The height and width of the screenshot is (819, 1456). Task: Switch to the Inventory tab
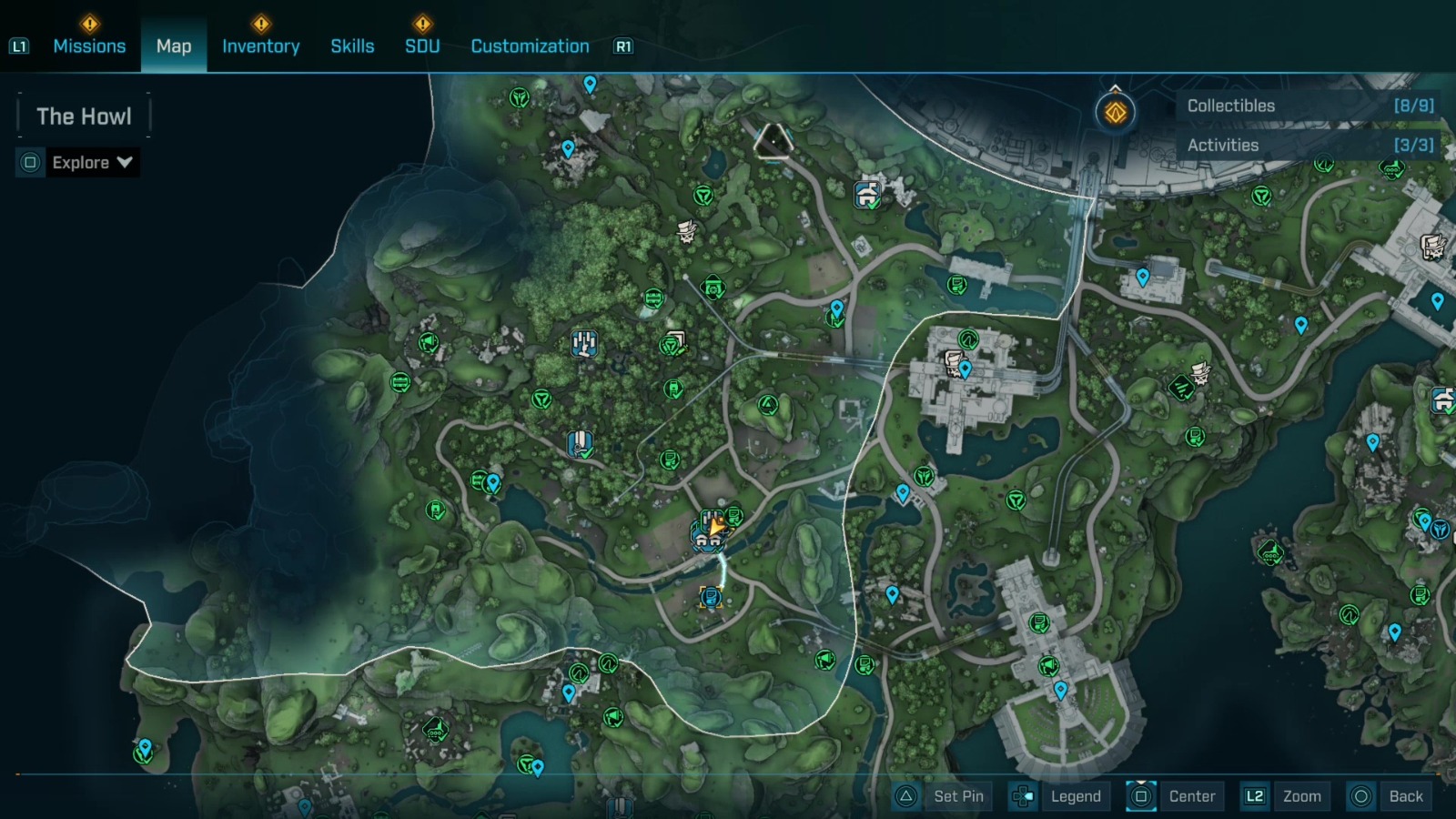tap(261, 45)
